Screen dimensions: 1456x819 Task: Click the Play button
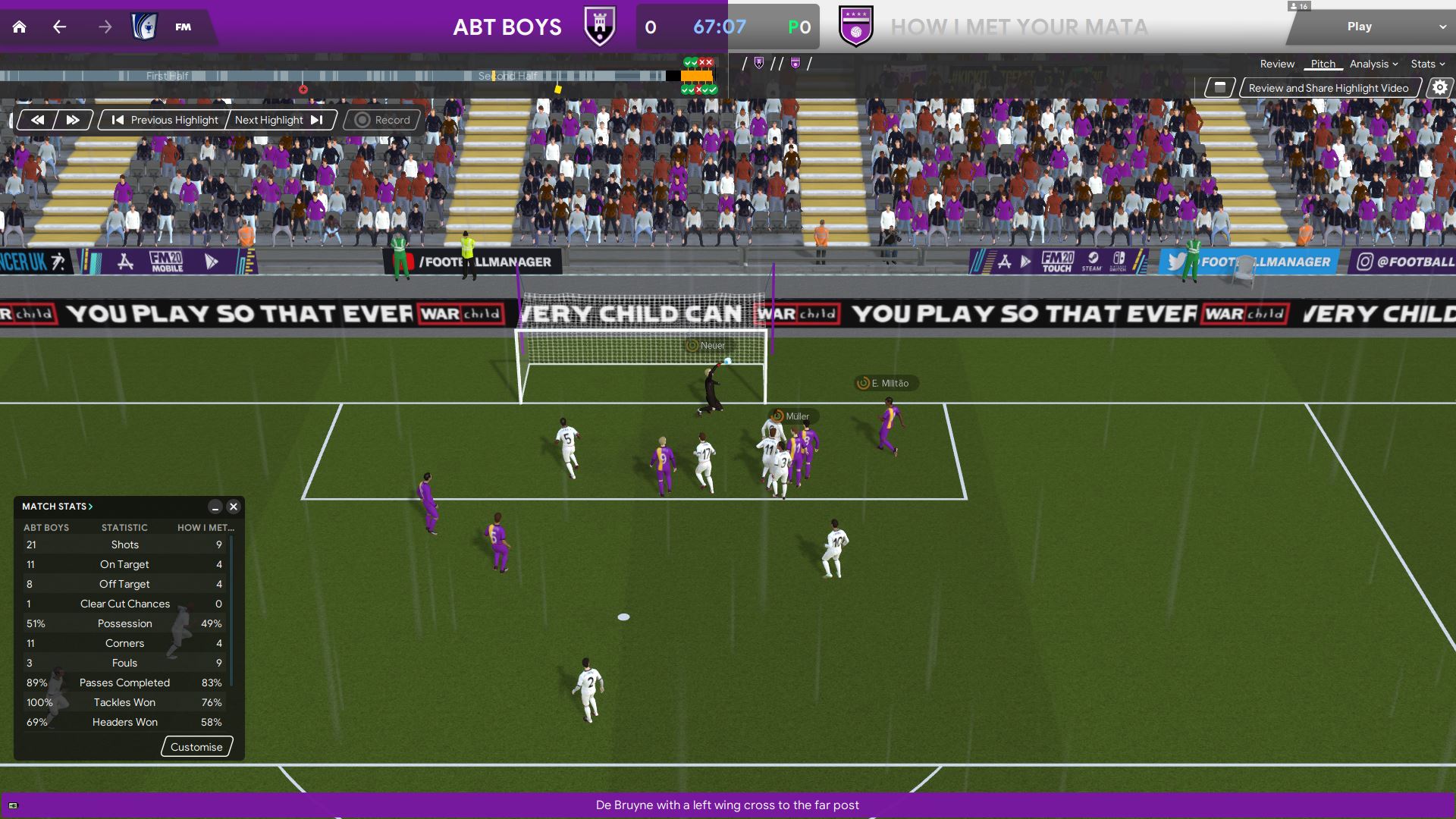pyautogui.click(x=1359, y=27)
